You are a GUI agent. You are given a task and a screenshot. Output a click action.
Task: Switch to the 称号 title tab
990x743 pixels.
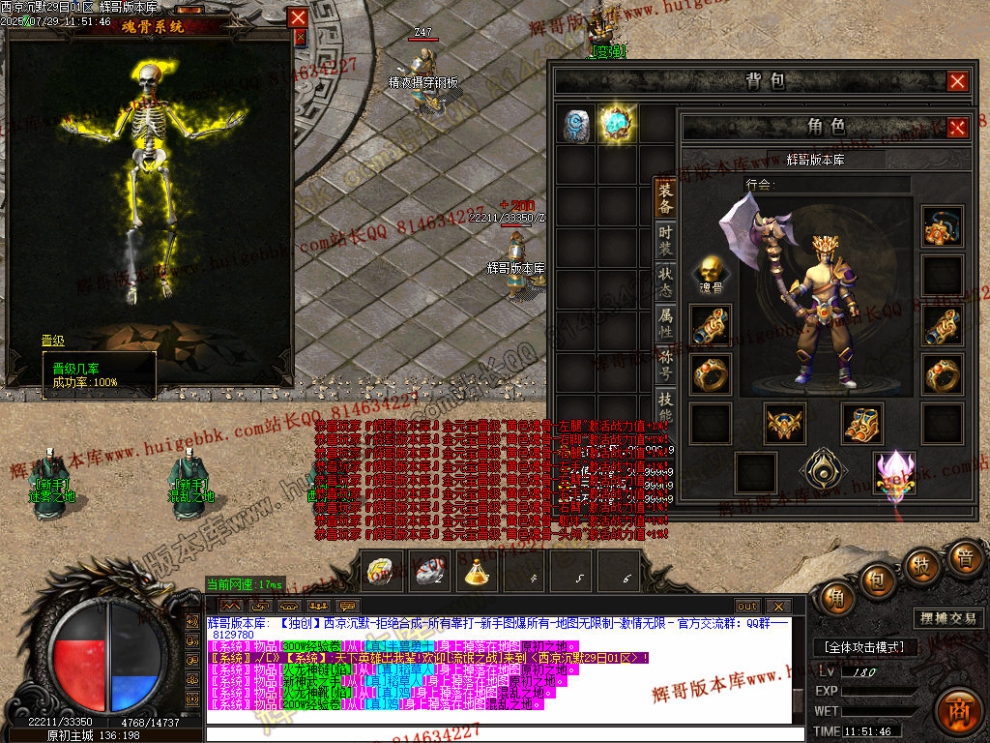[665, 364]
